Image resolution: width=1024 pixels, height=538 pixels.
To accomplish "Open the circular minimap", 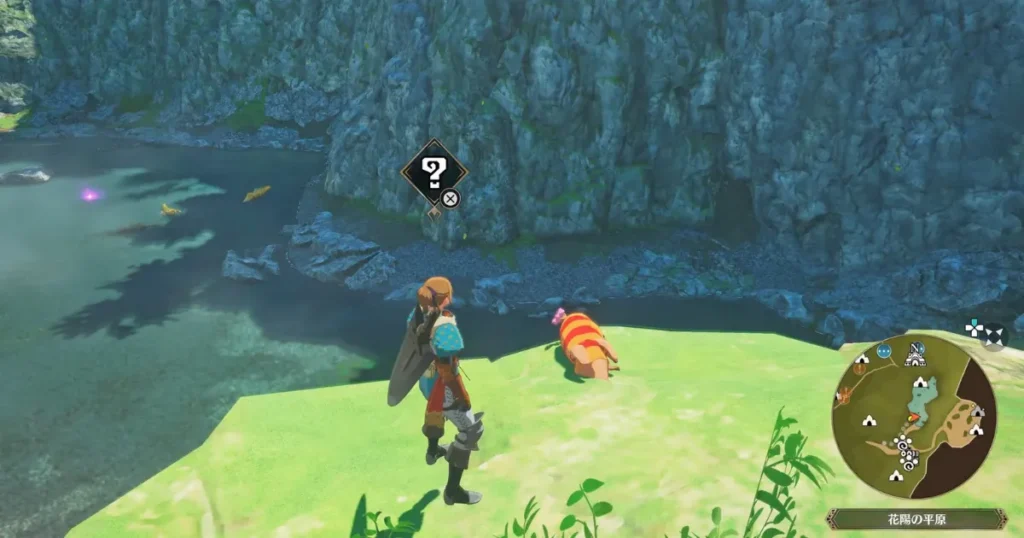I will [913, 416].
